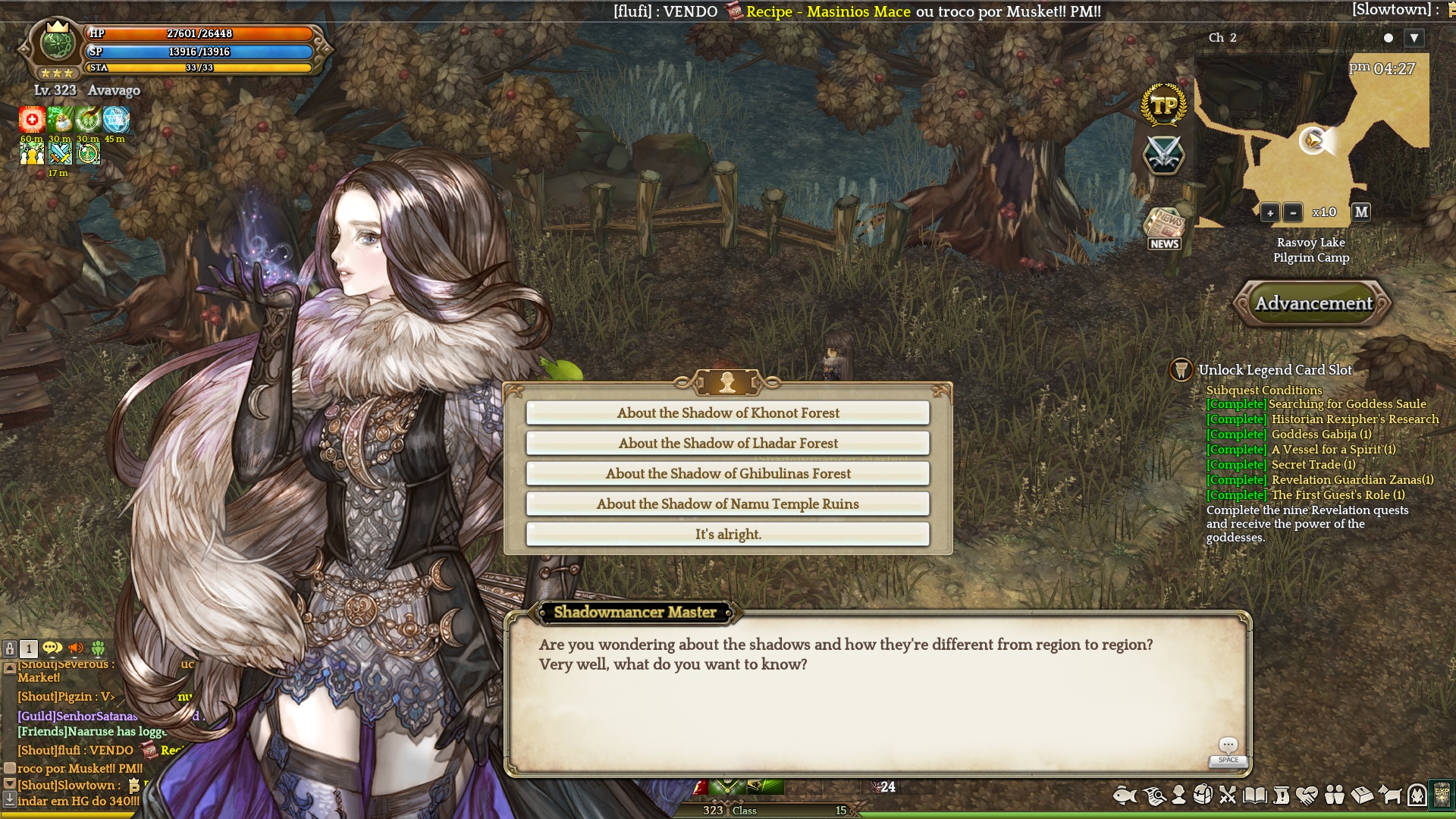Open the open book icon
This screenshot has height=819, width=1456.
[x=1254, y=795]
